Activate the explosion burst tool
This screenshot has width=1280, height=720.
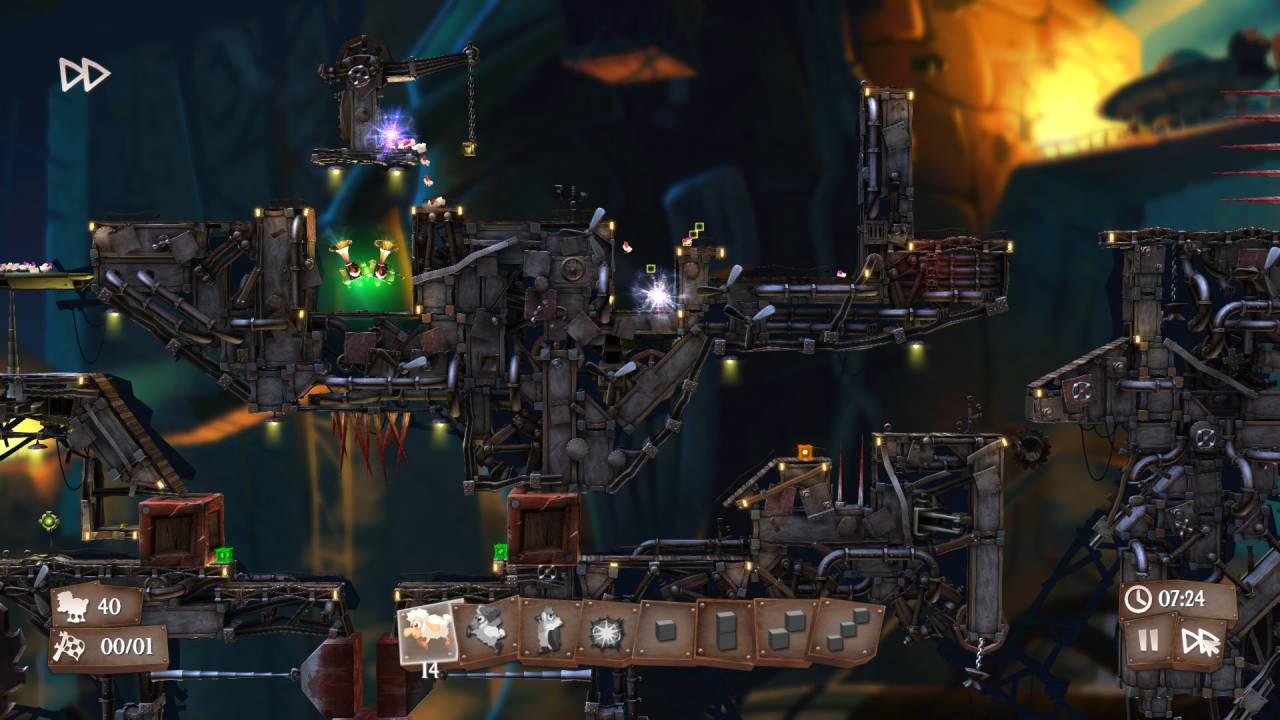606,632
